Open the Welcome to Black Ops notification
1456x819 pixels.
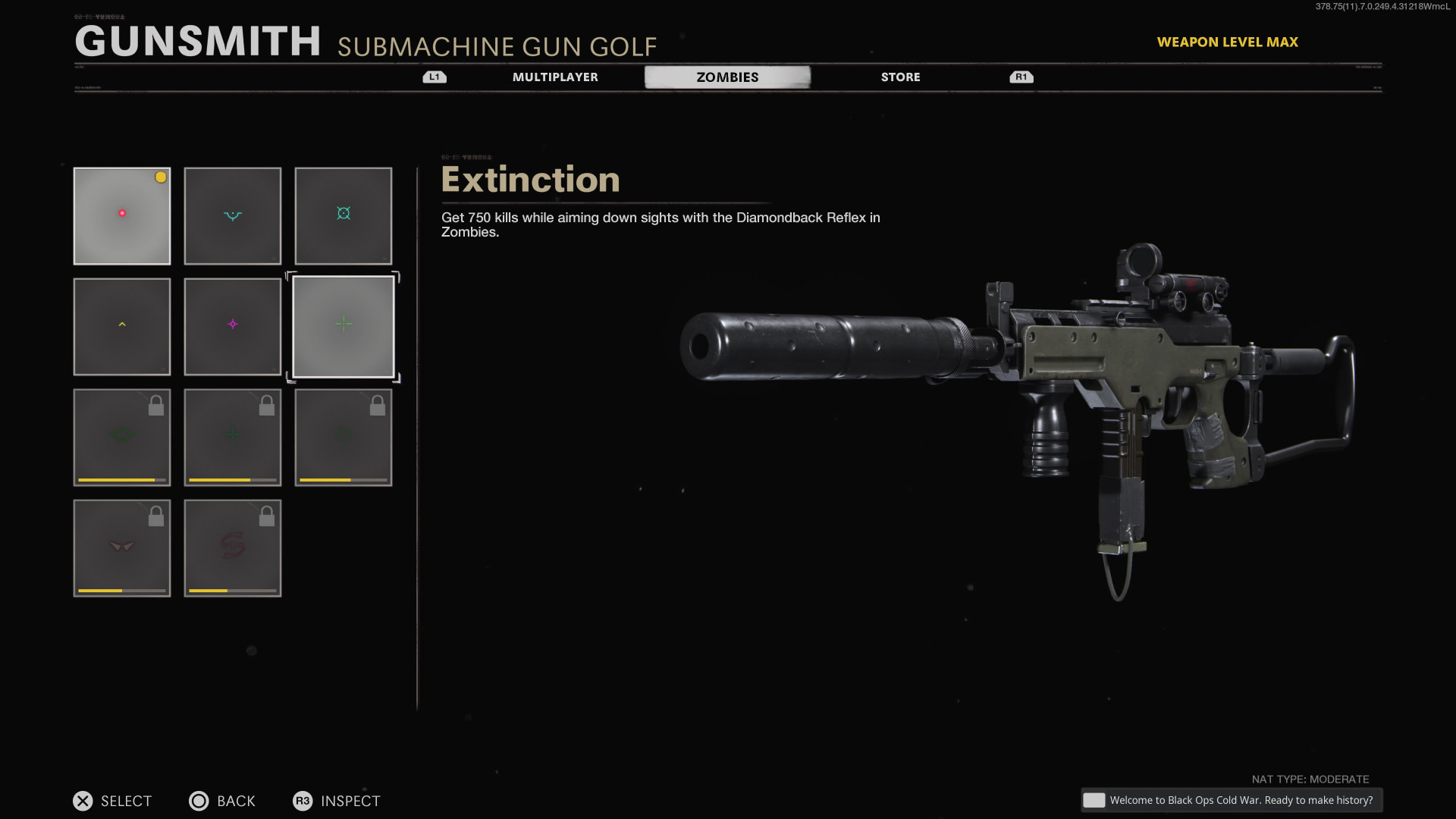point(1232,800)
